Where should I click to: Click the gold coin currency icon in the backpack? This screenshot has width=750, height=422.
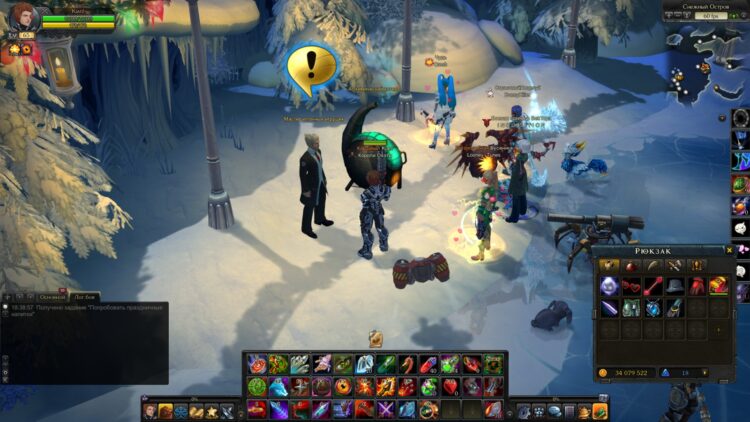[603, 373]
